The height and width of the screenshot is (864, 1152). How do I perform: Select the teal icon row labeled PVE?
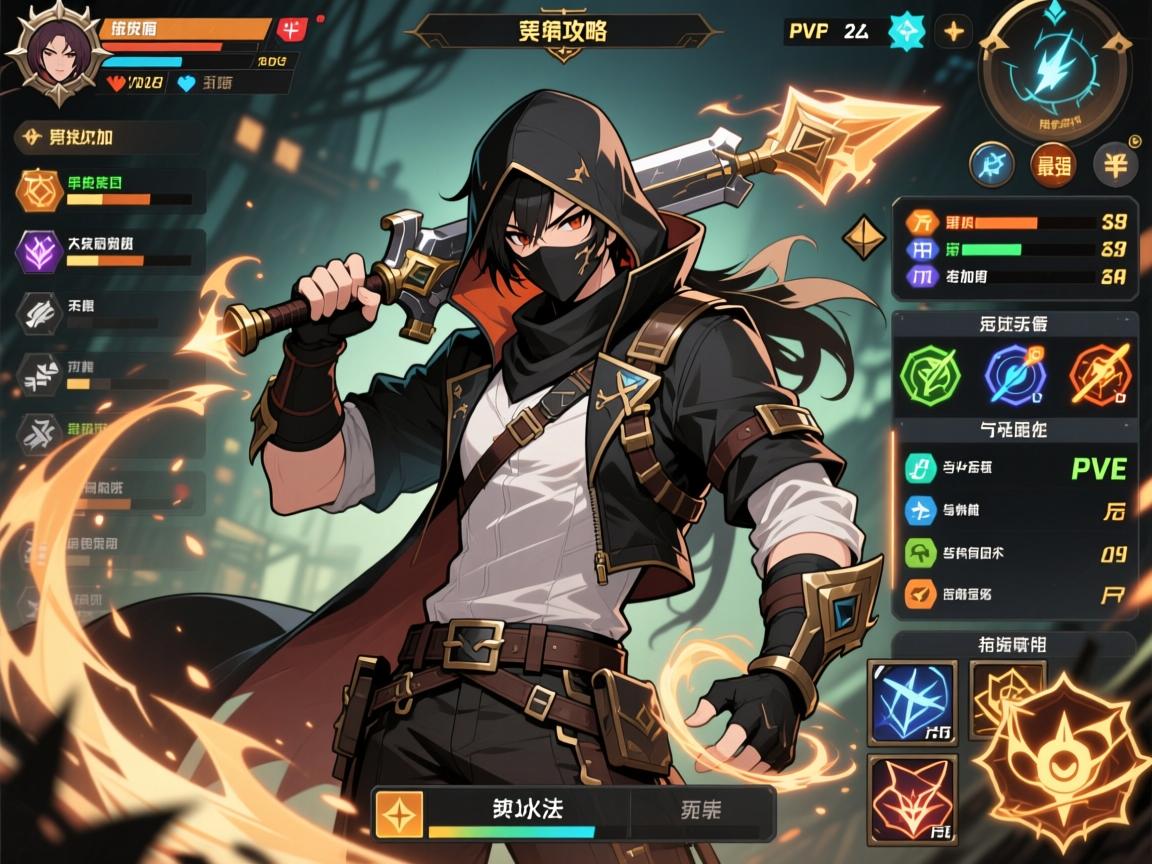click(x=1015, y=467)
